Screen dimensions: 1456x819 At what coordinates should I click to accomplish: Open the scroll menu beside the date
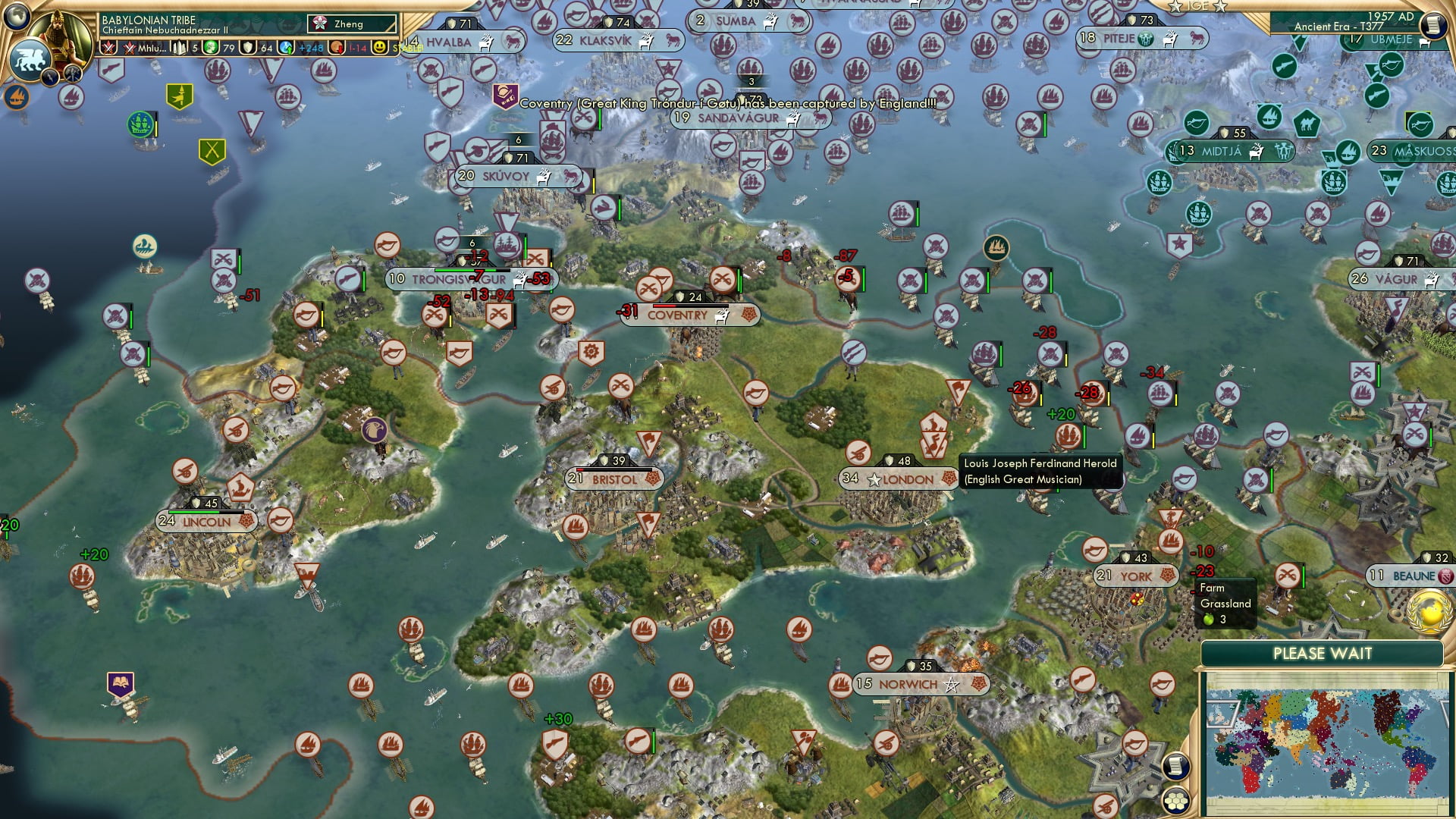1433,25
